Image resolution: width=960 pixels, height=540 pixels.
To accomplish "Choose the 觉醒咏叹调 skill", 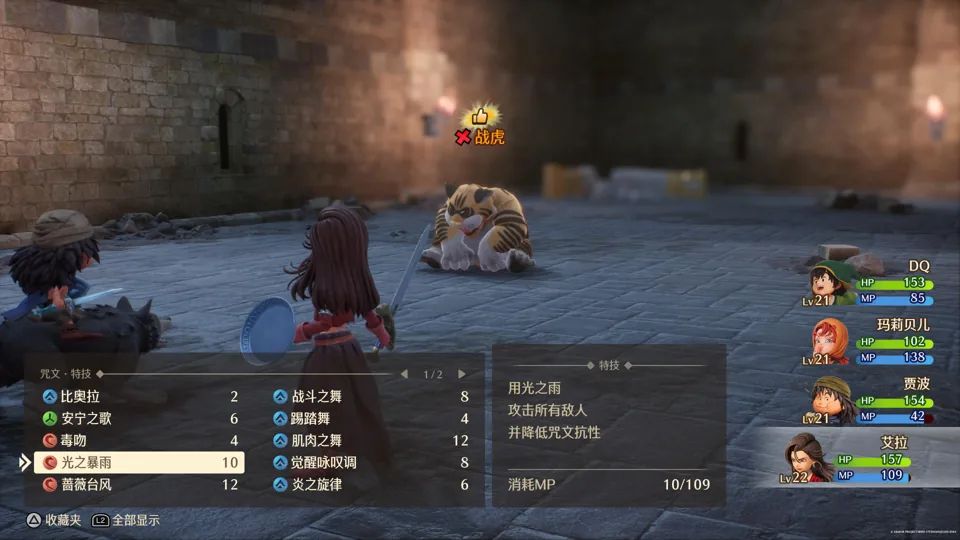I will point(370,462).
